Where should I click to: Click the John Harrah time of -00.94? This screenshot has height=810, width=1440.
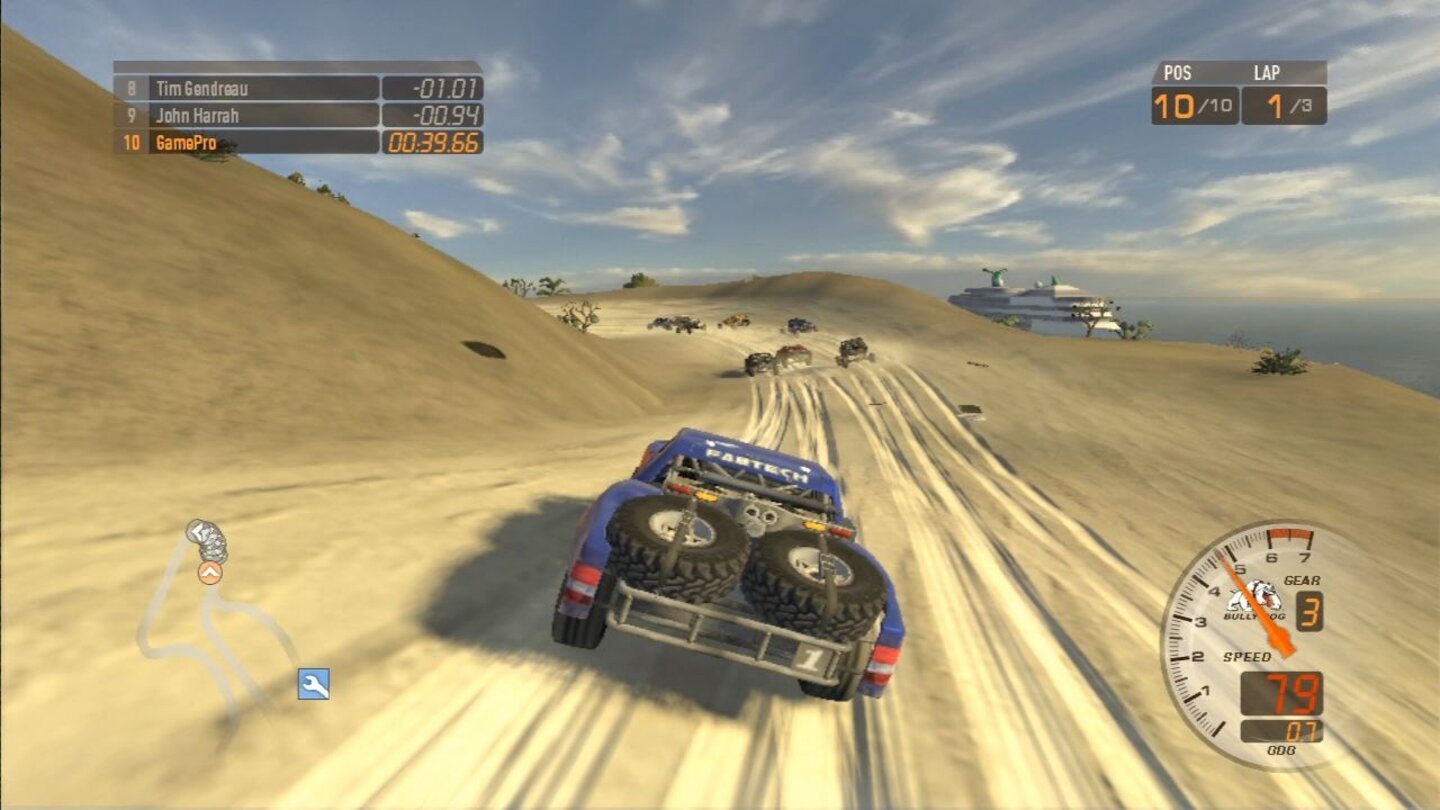coord(430,115)
